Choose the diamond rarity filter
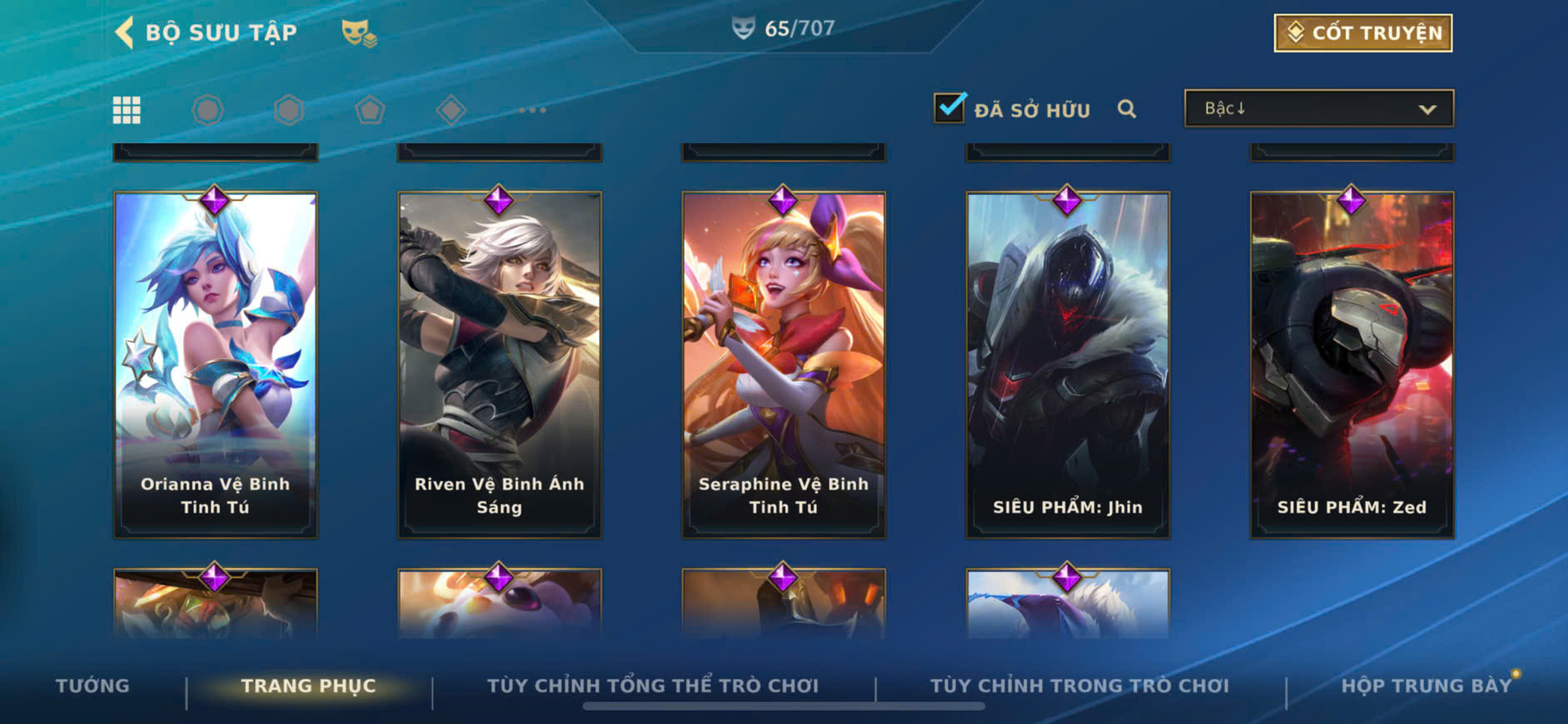Viewport: 1568px width, 724px height. (450, 110)
